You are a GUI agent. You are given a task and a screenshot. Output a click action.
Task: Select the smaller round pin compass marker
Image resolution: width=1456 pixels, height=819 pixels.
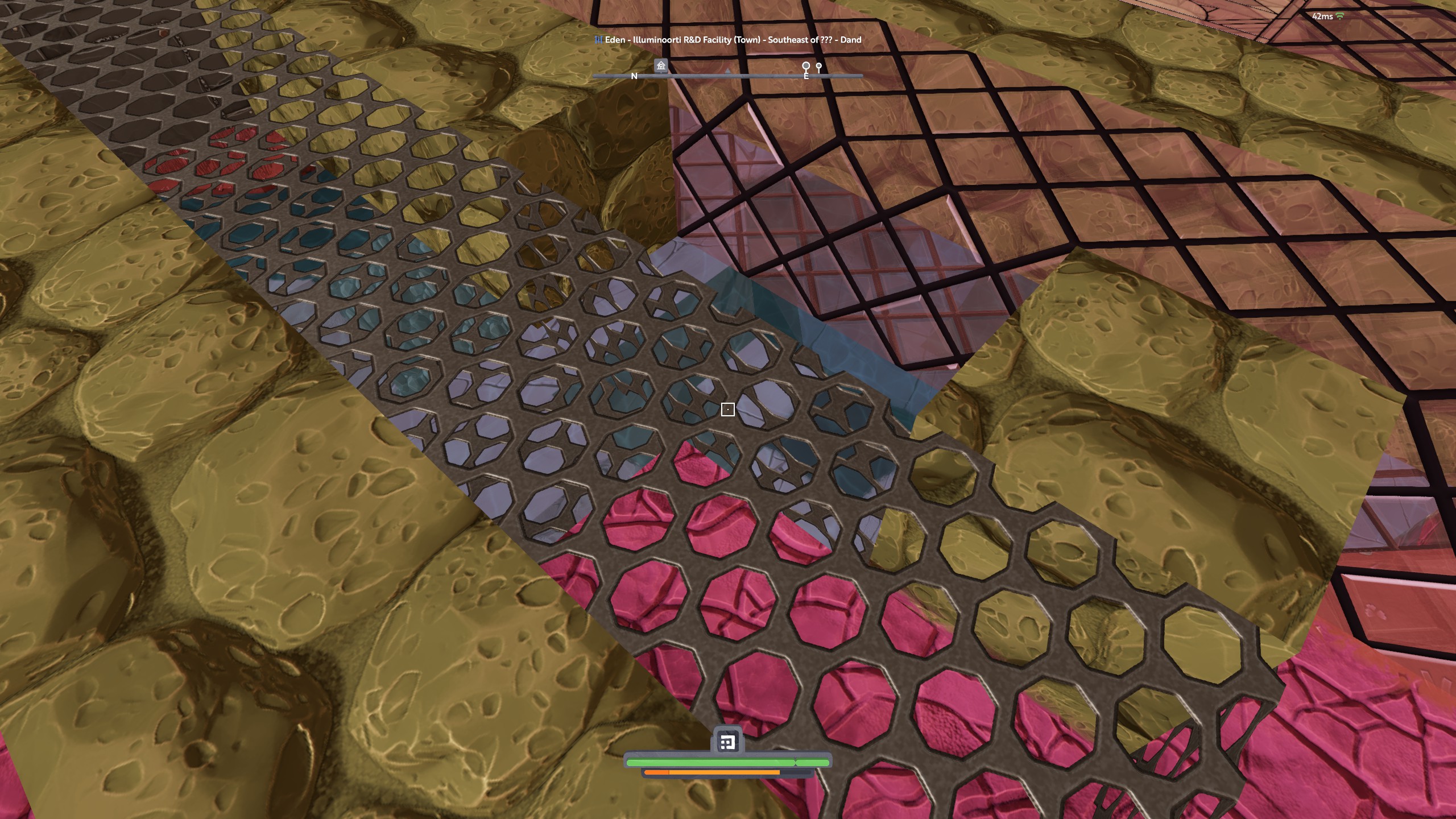tap(819, 67)
